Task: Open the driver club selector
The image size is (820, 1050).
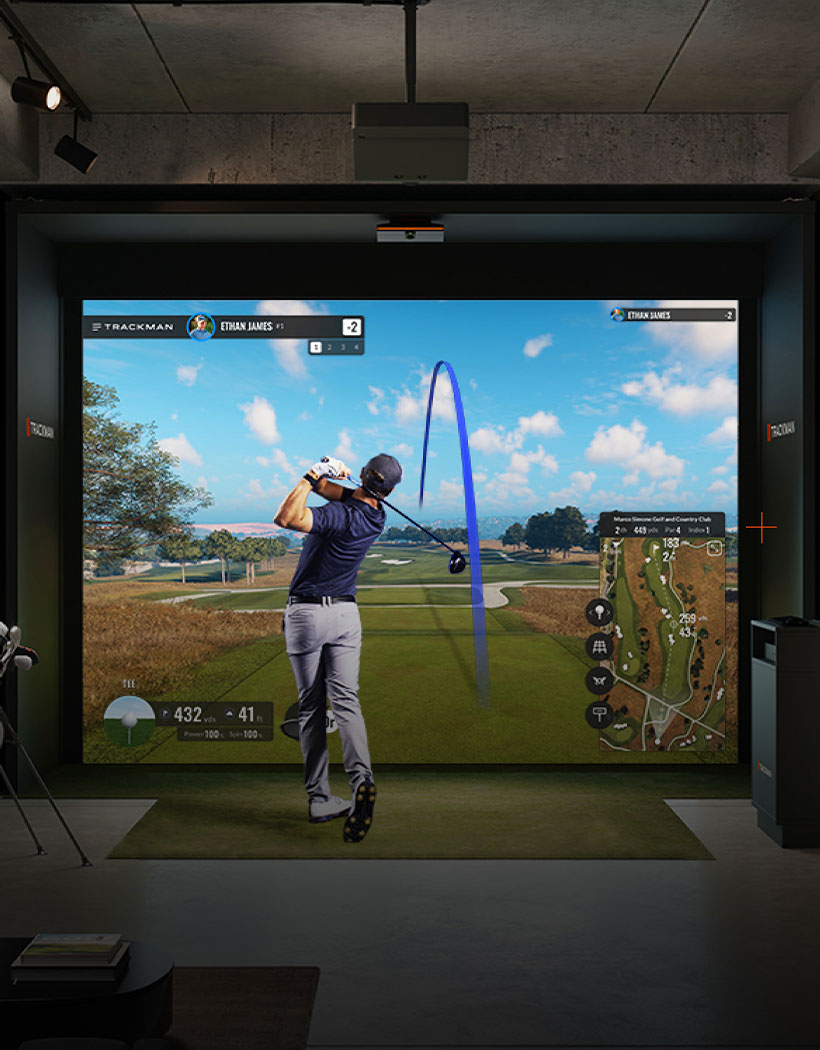Action: point(298,719)
